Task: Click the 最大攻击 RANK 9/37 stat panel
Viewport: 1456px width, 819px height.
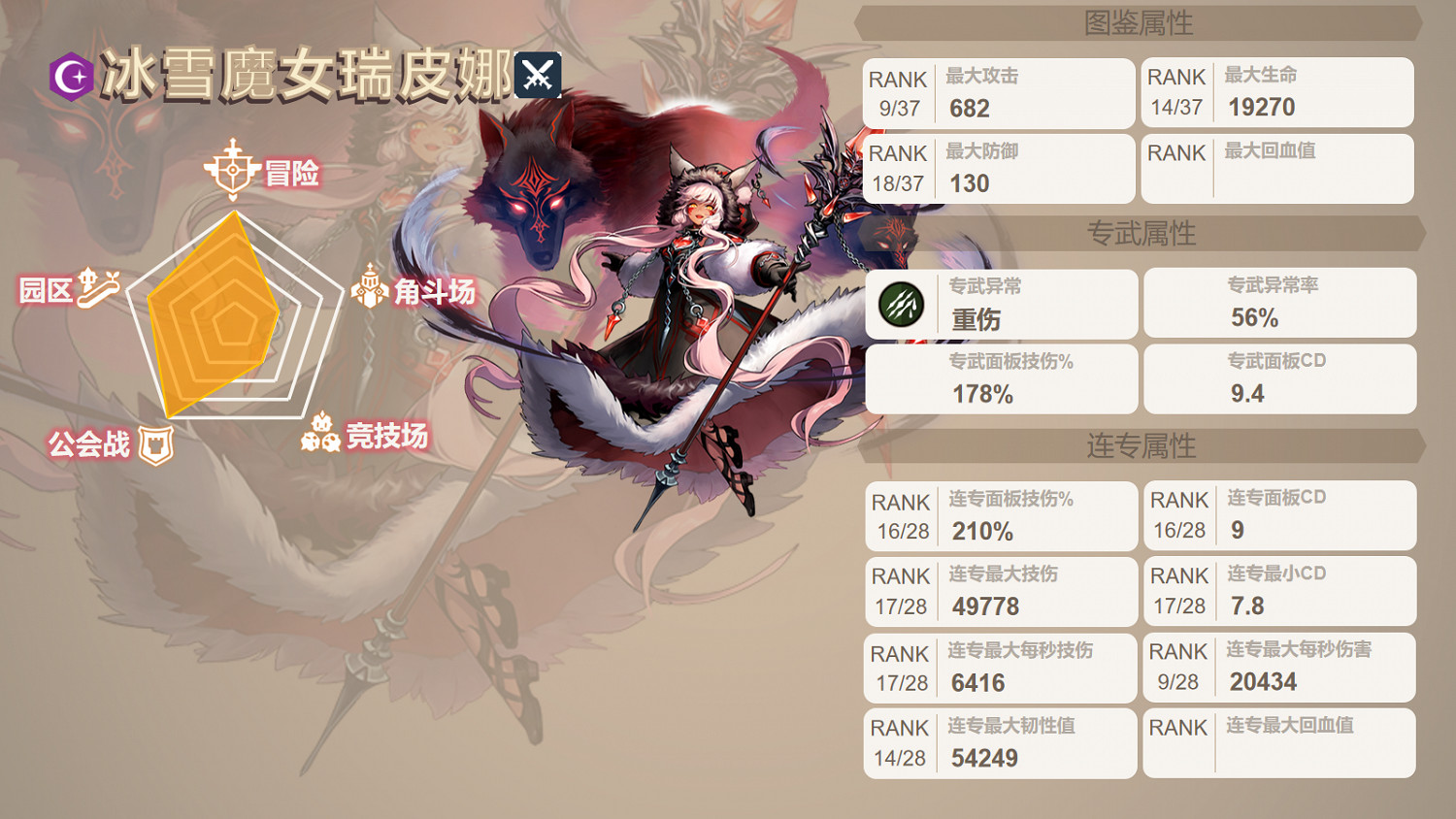Action: click(x=1000, y=93)
